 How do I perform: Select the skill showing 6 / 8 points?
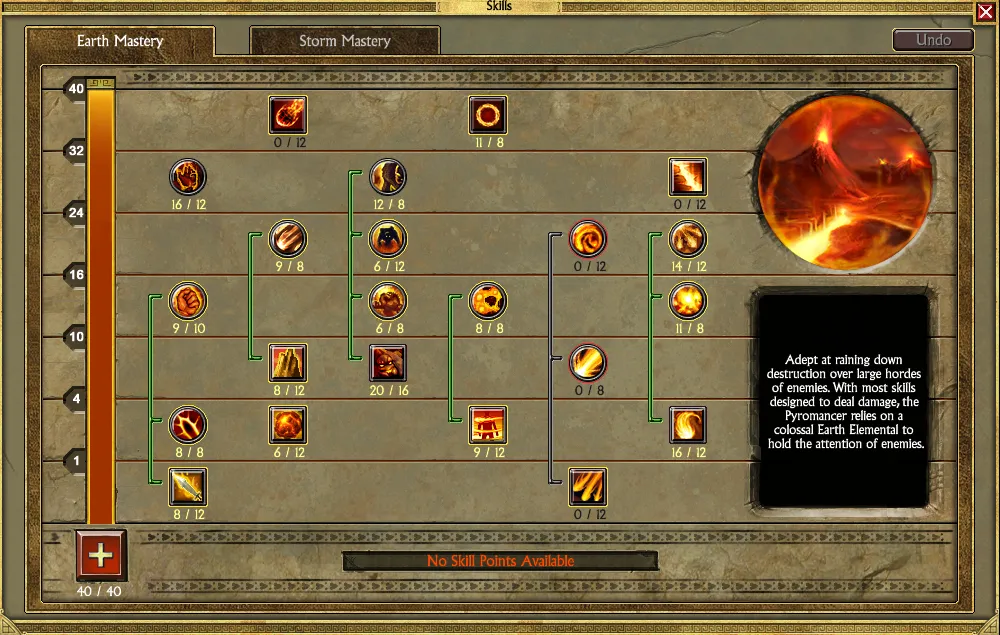pos(388,301)
